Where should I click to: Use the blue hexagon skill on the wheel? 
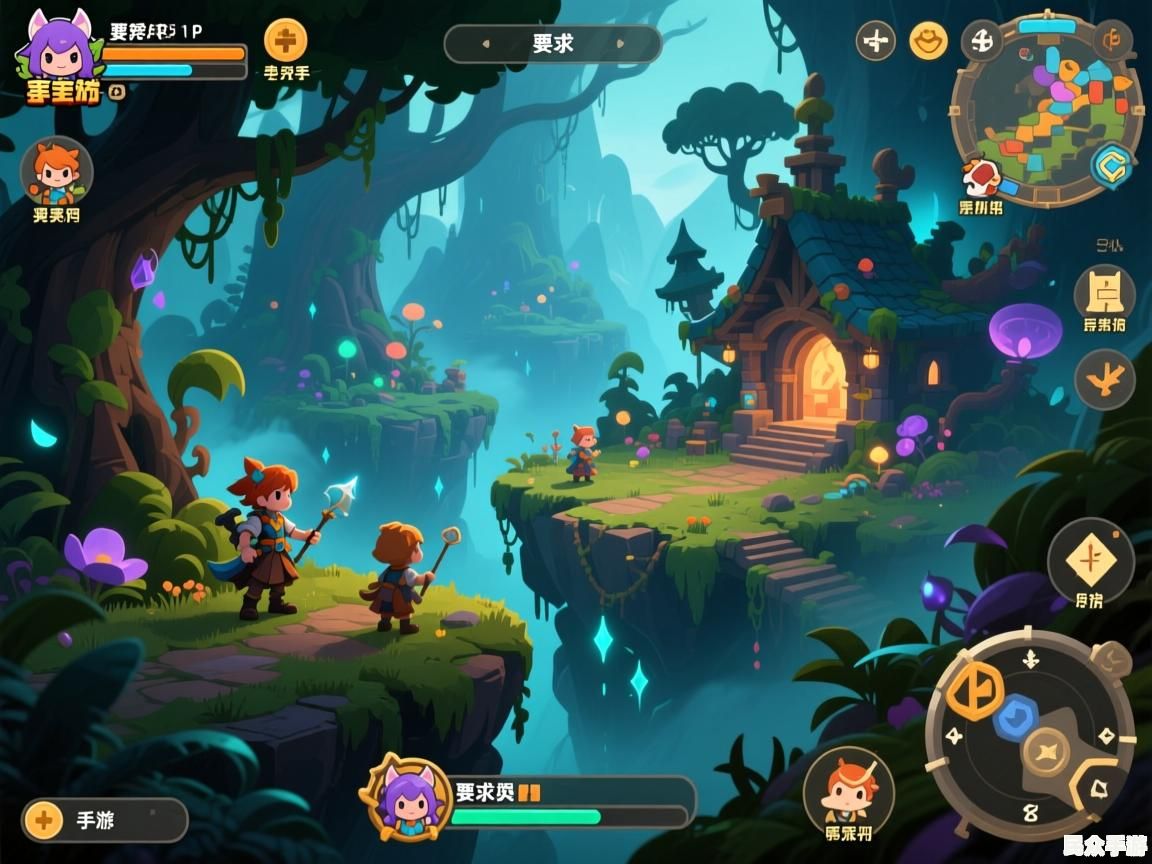[1016, 717]
